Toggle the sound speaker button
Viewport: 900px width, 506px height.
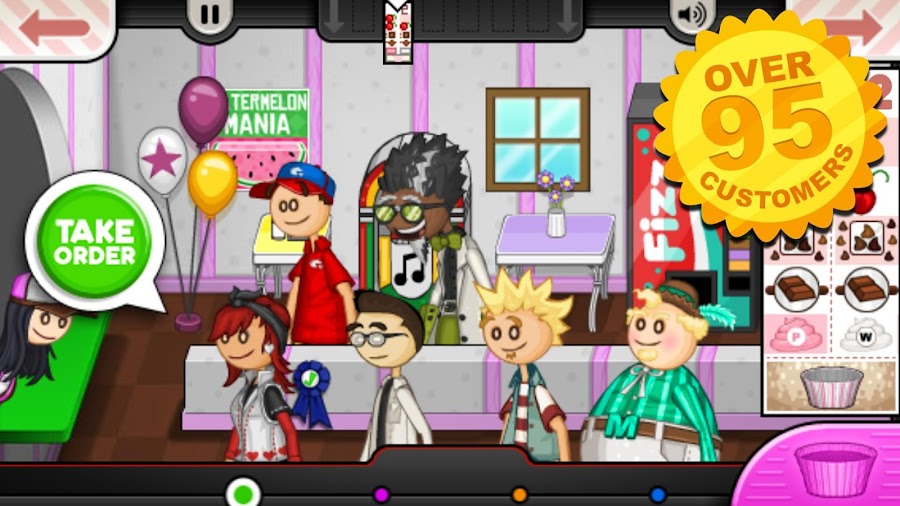(689, 15)
